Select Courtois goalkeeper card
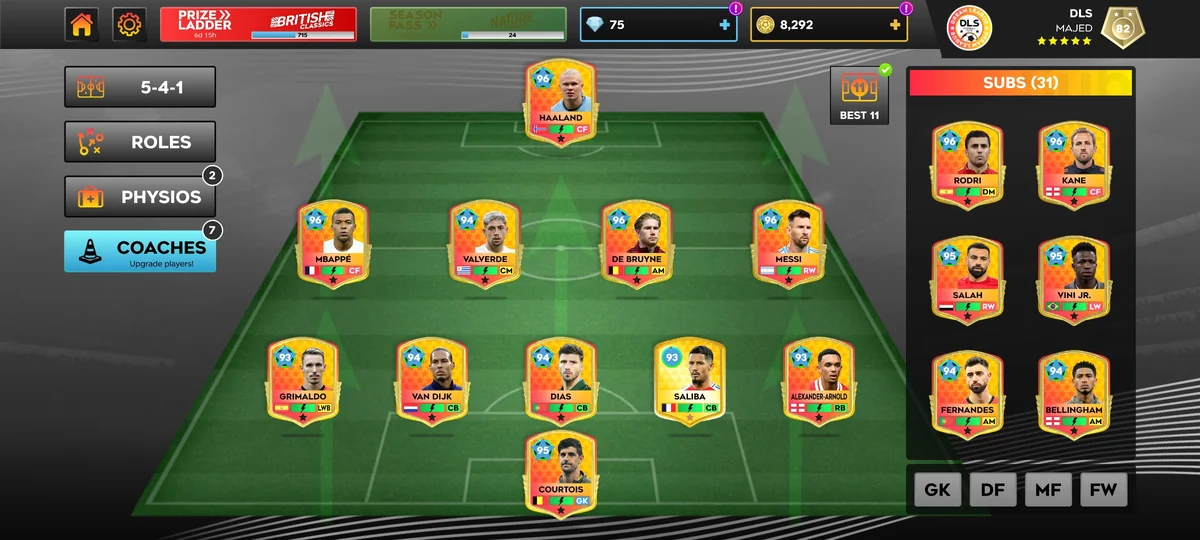Screen dimensions: 1200x540 [560, 474]
